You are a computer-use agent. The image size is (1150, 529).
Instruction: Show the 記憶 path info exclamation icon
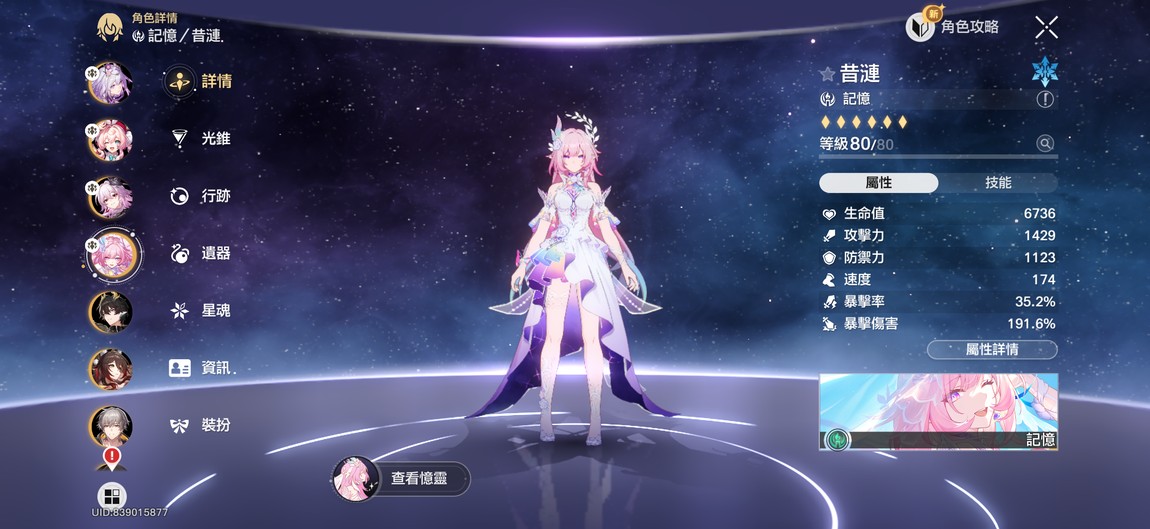1045,99
